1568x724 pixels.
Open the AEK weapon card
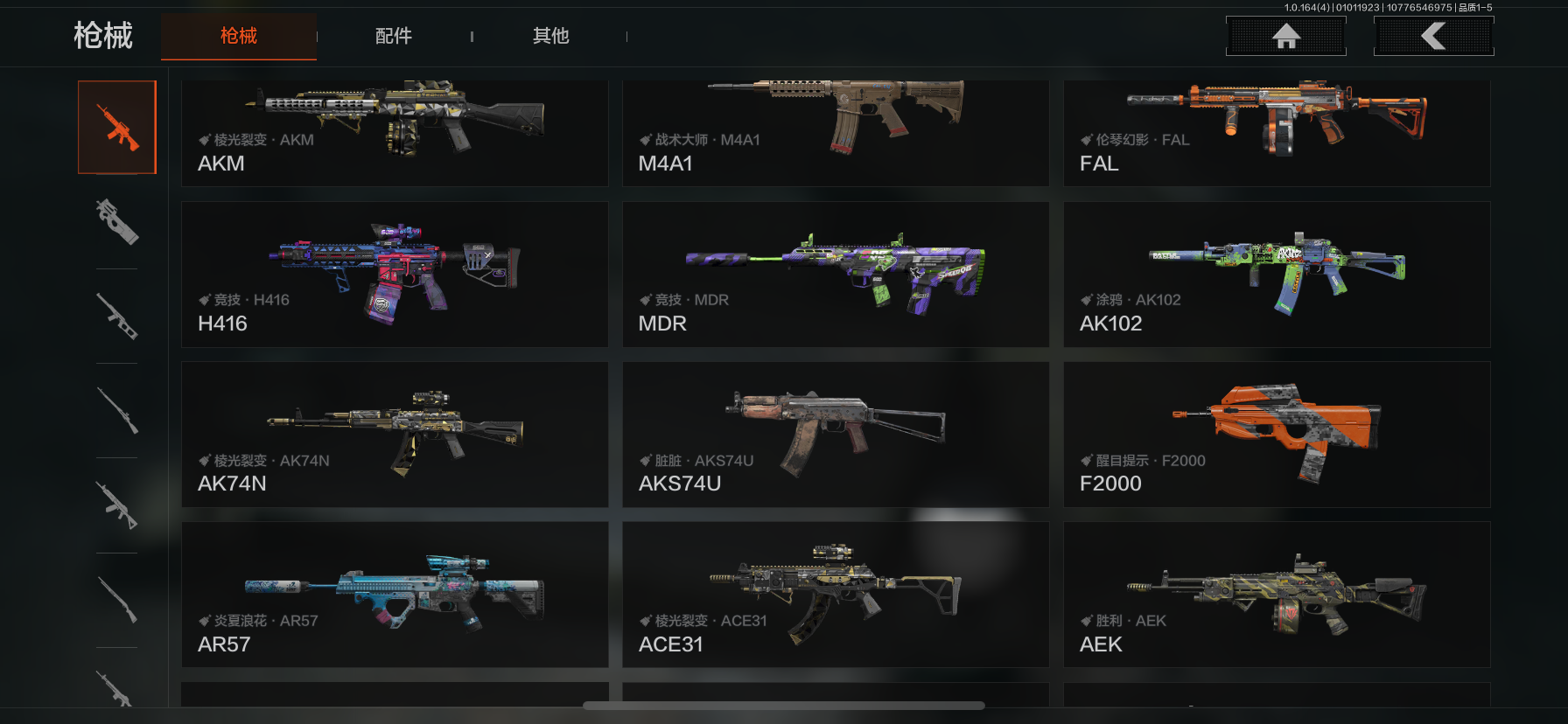(x=1277, y=595)
